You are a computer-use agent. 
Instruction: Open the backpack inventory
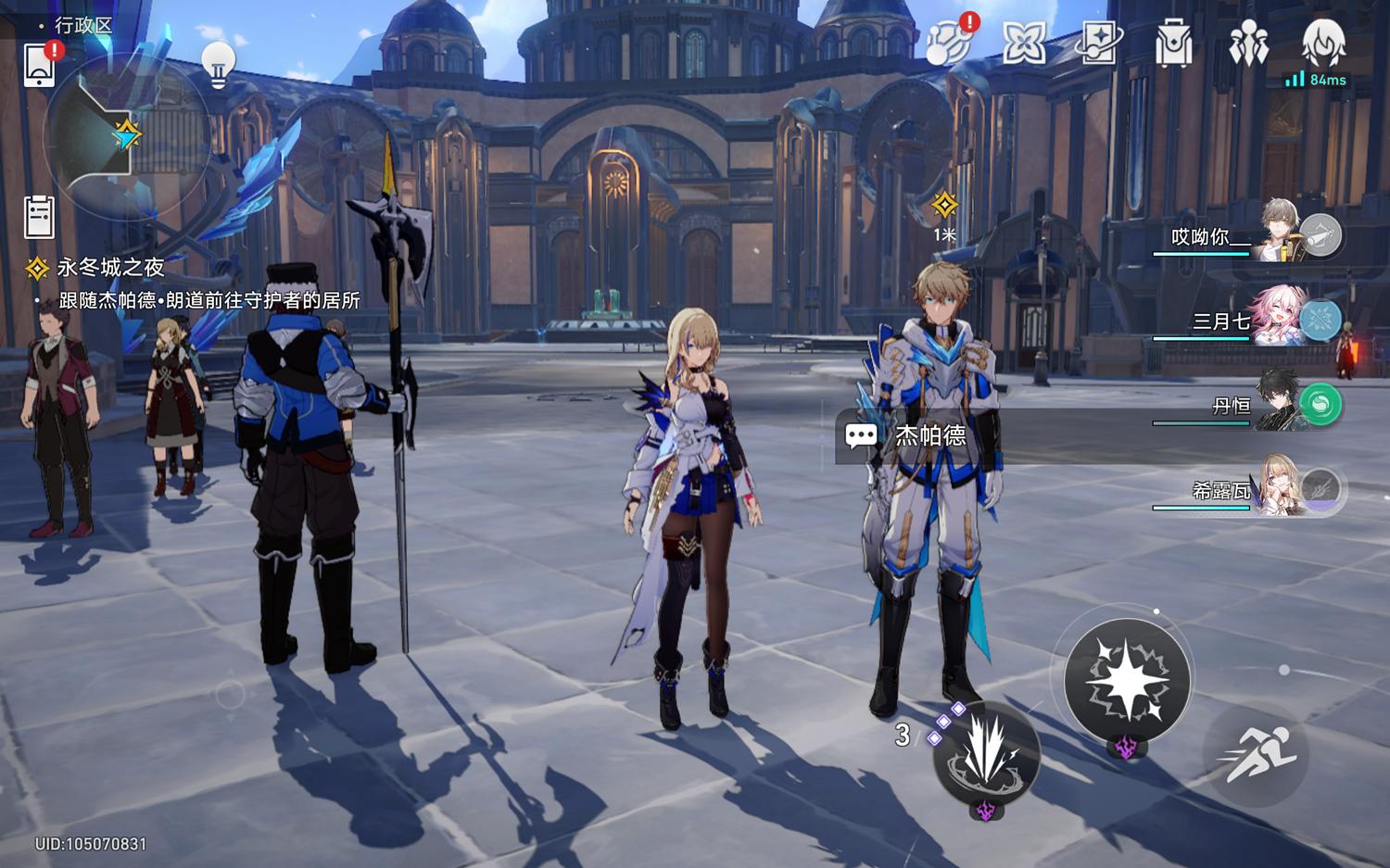1173,43
